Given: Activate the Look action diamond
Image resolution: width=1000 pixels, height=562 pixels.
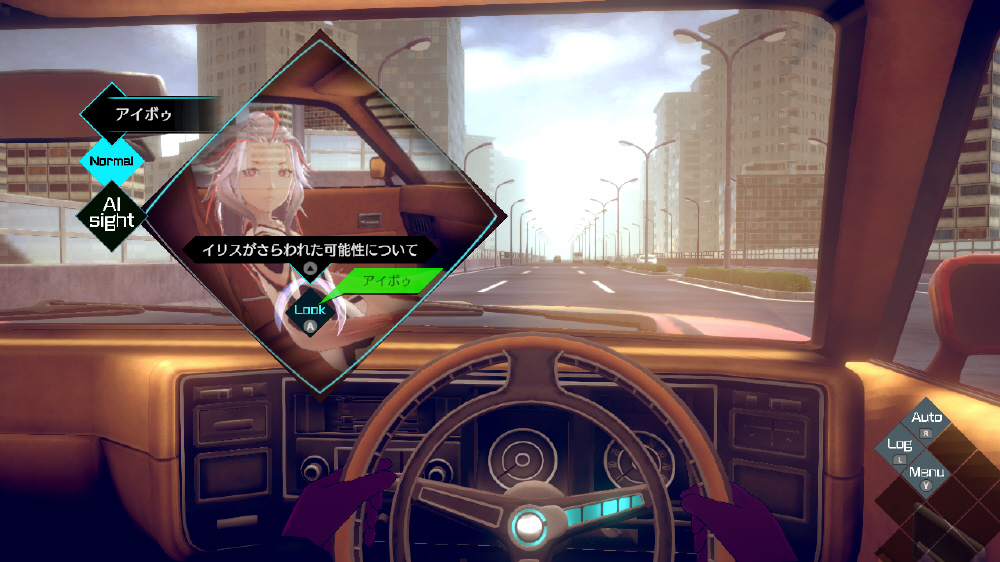Looking at the screenshot, I should [310, 310].
